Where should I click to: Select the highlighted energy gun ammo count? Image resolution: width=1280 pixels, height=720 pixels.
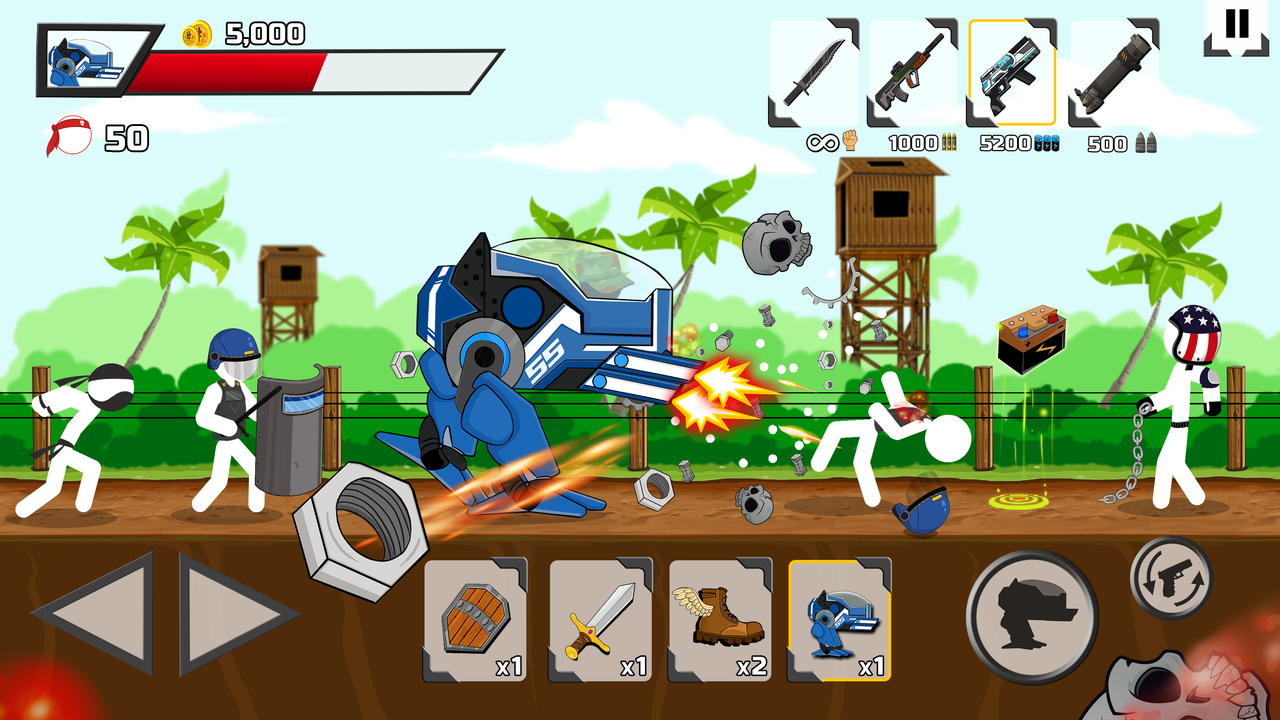1020,143
